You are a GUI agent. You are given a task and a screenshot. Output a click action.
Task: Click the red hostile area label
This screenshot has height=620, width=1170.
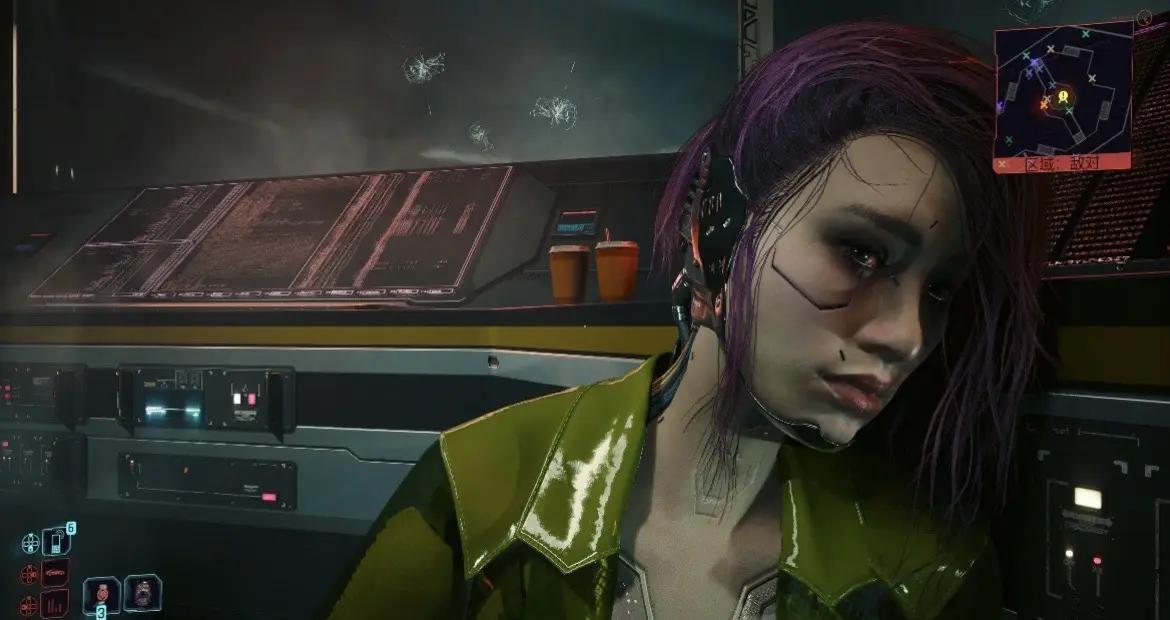point(1063,162)
